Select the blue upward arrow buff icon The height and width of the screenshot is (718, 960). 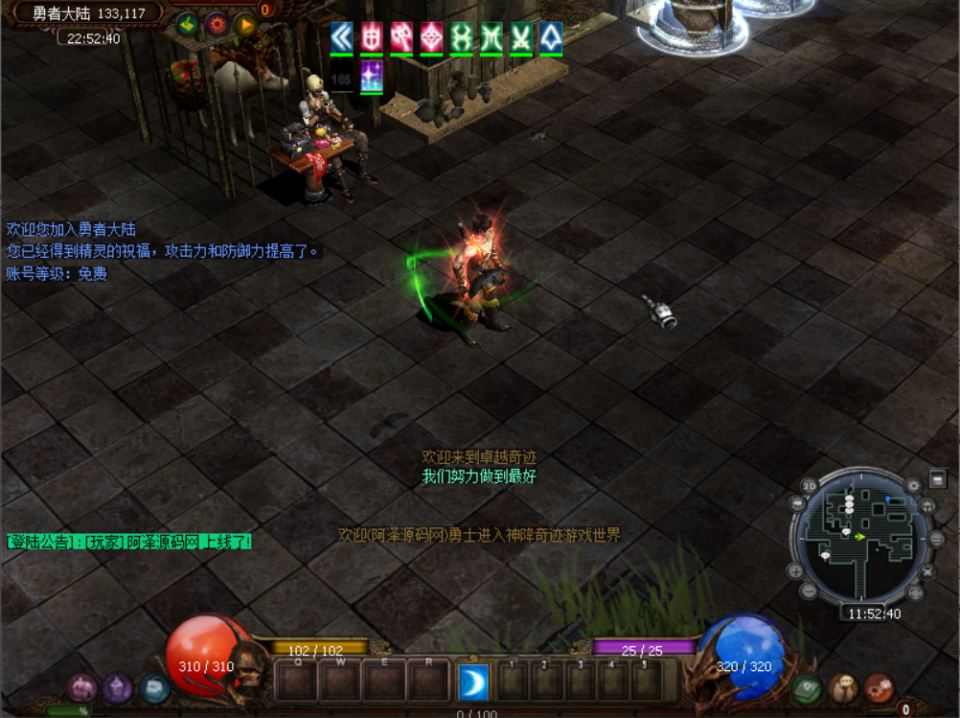click(551, 37)
